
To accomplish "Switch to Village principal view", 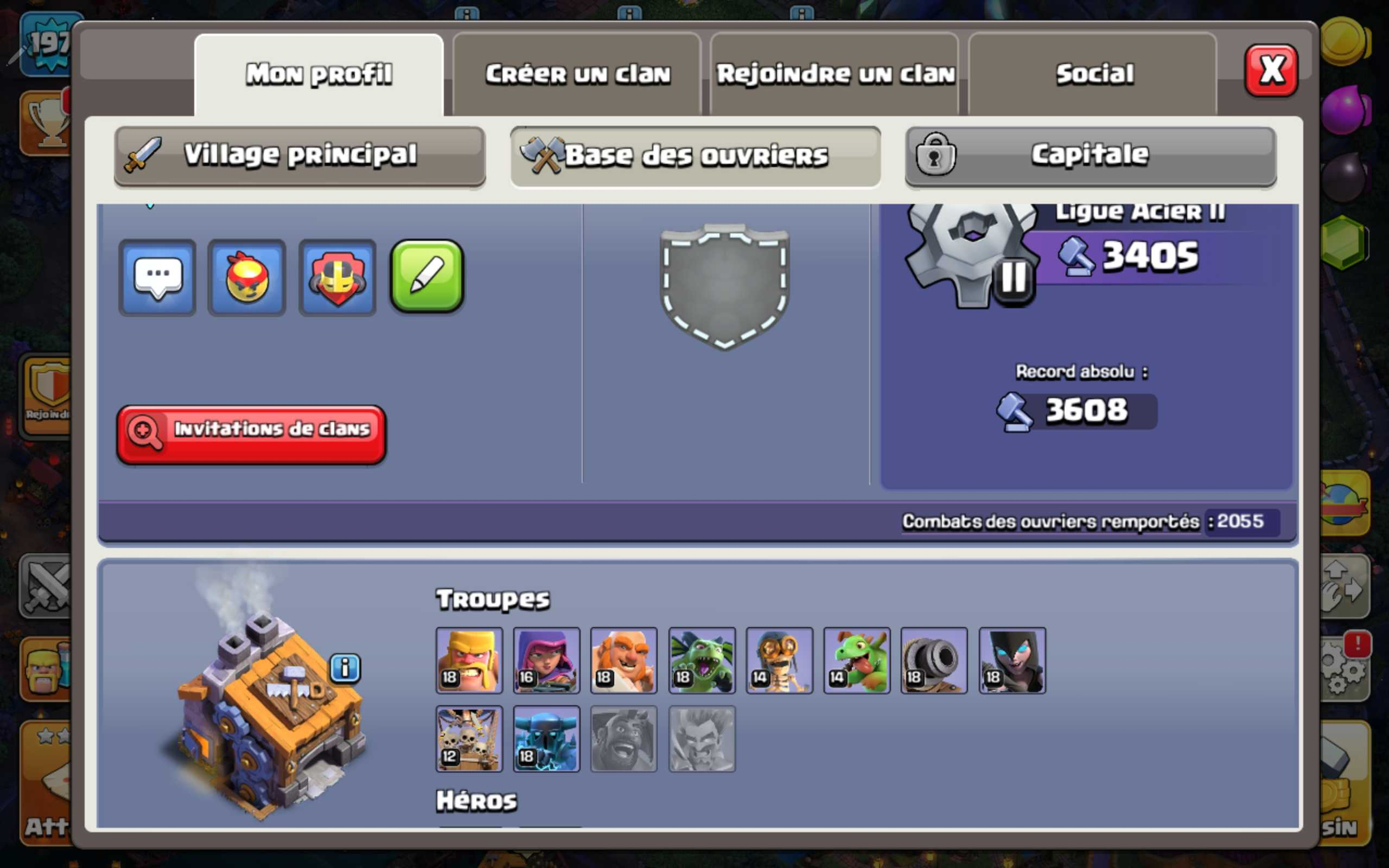I will pyautogui.click(x=298, y=155).
